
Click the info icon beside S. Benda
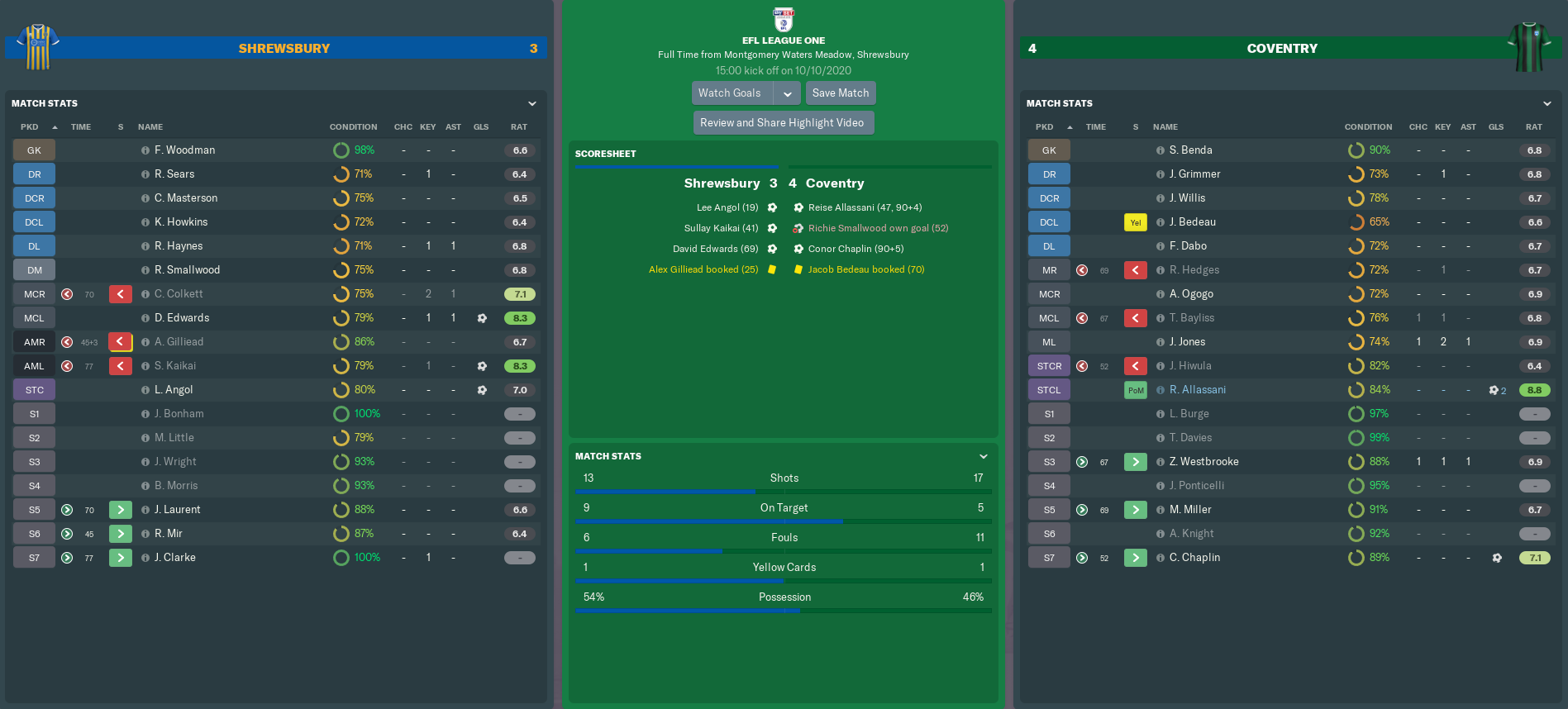point(1161,150)
